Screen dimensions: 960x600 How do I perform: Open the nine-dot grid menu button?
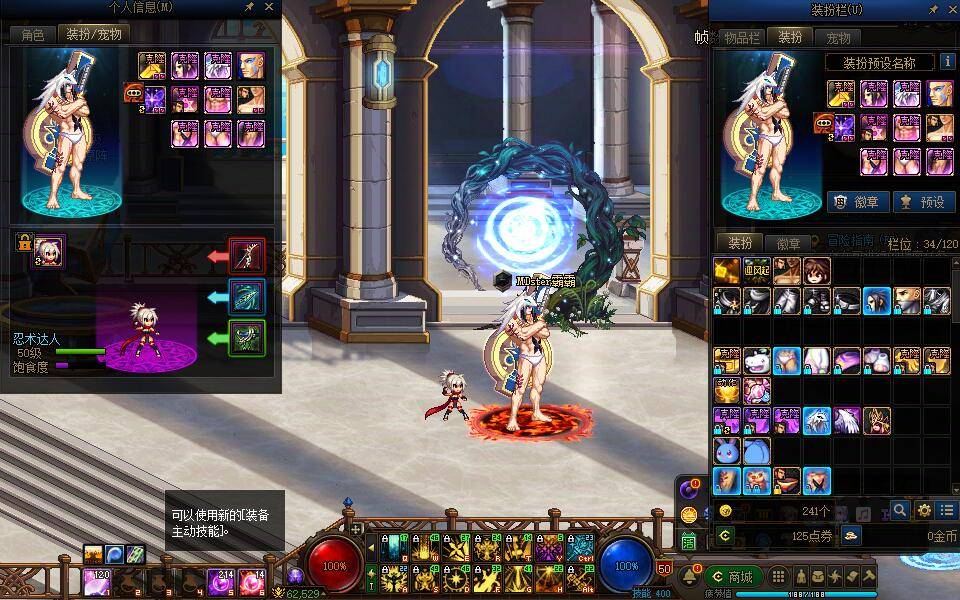click(x=778, y=577)
